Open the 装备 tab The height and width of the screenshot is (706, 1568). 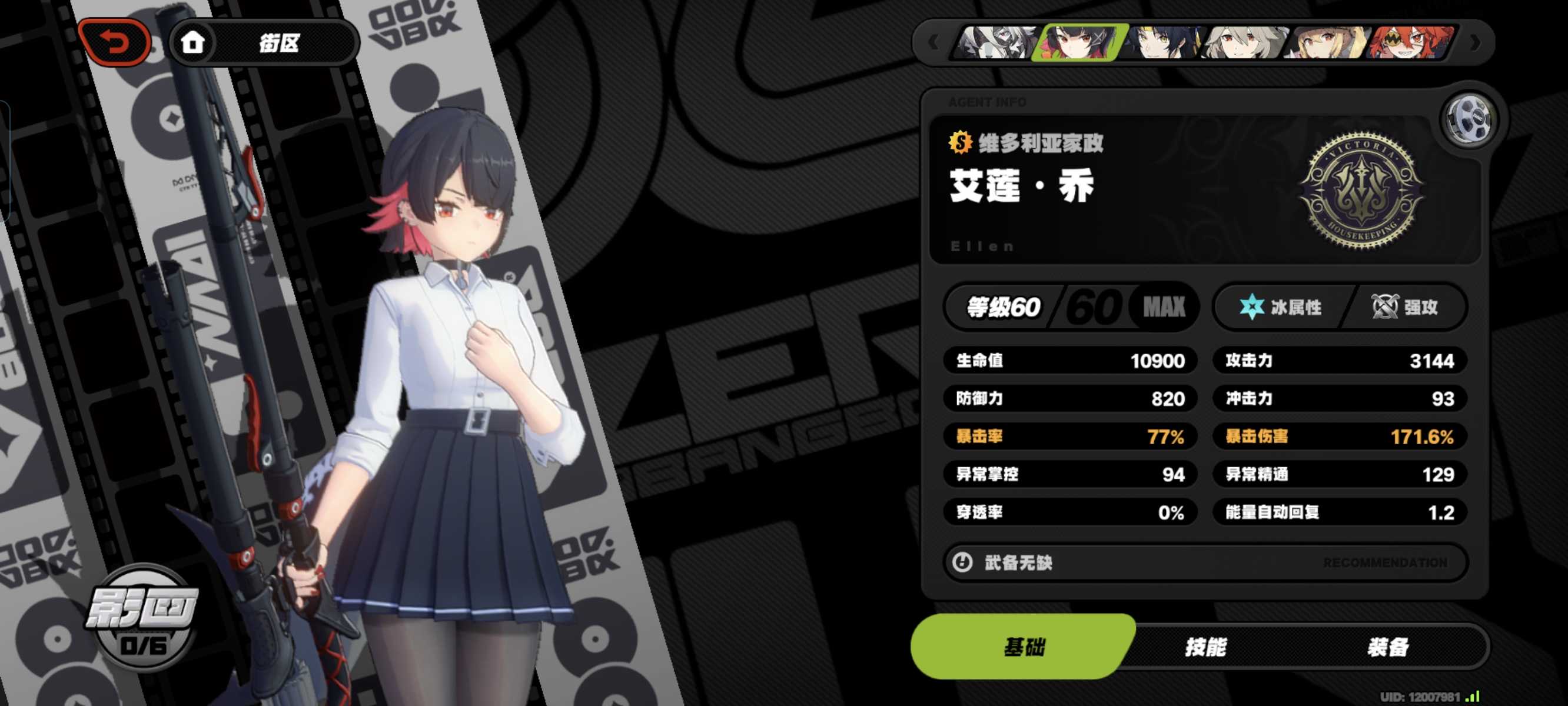click(x=1388, y=647)
